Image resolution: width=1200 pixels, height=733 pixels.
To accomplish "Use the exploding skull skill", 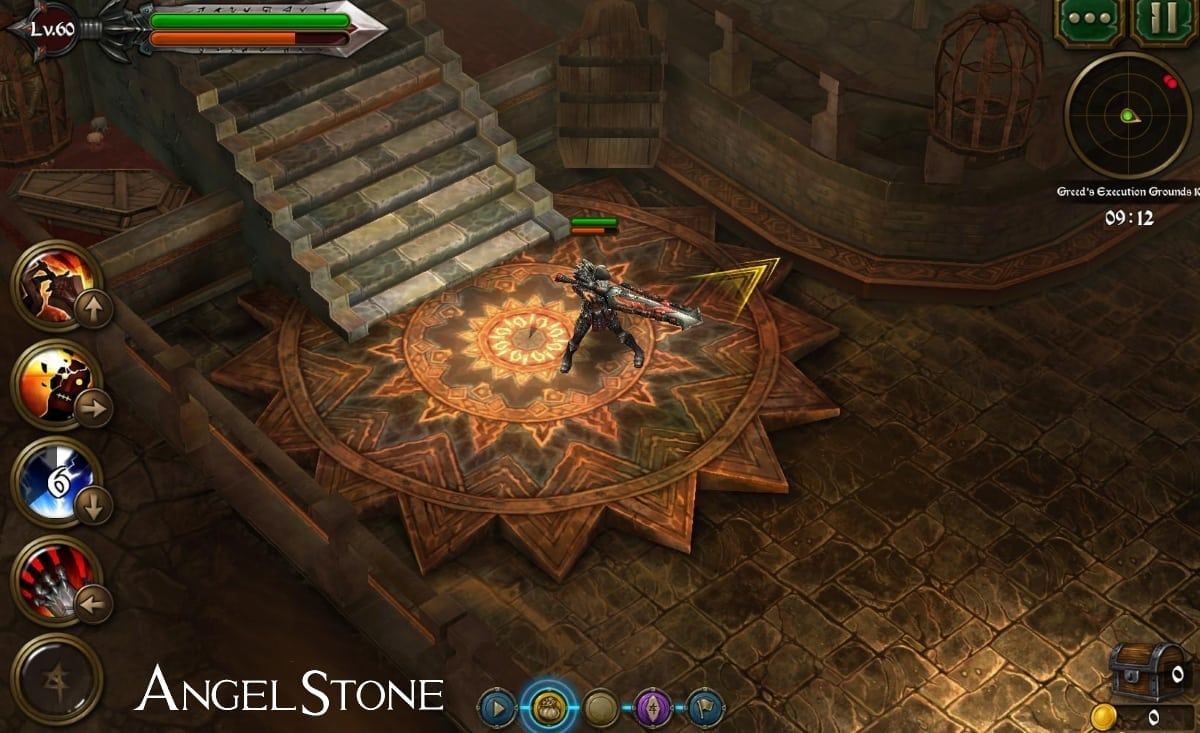I will click(x=56, y=384).
